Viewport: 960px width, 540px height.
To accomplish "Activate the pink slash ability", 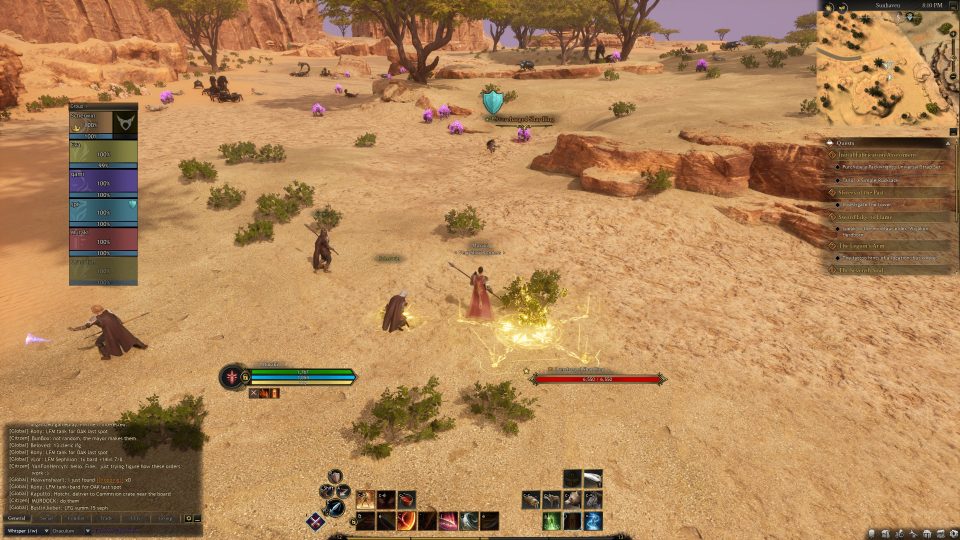I will (x=448, y=520).
